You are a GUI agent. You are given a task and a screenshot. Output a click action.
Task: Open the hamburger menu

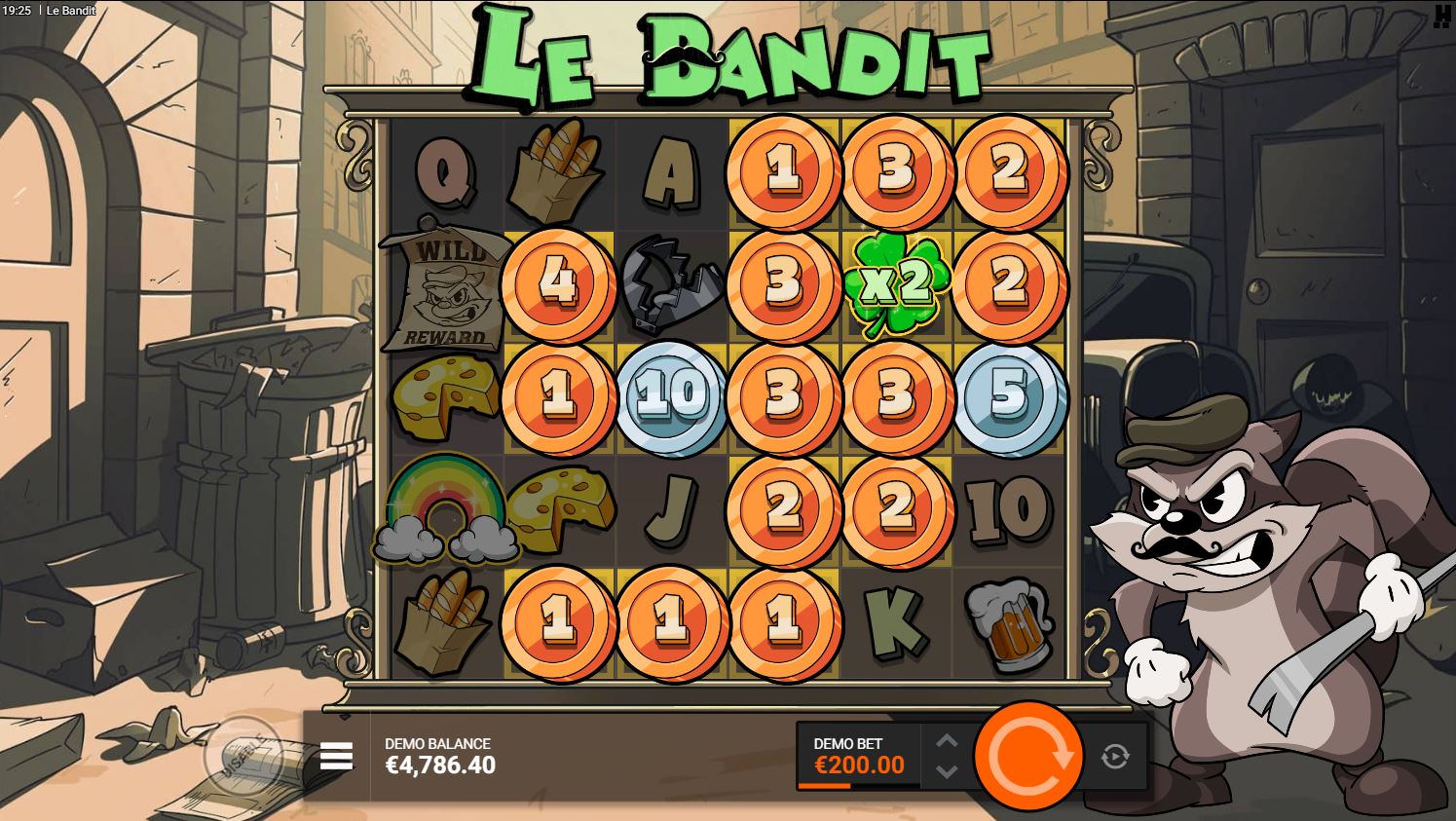pos(335,756)
